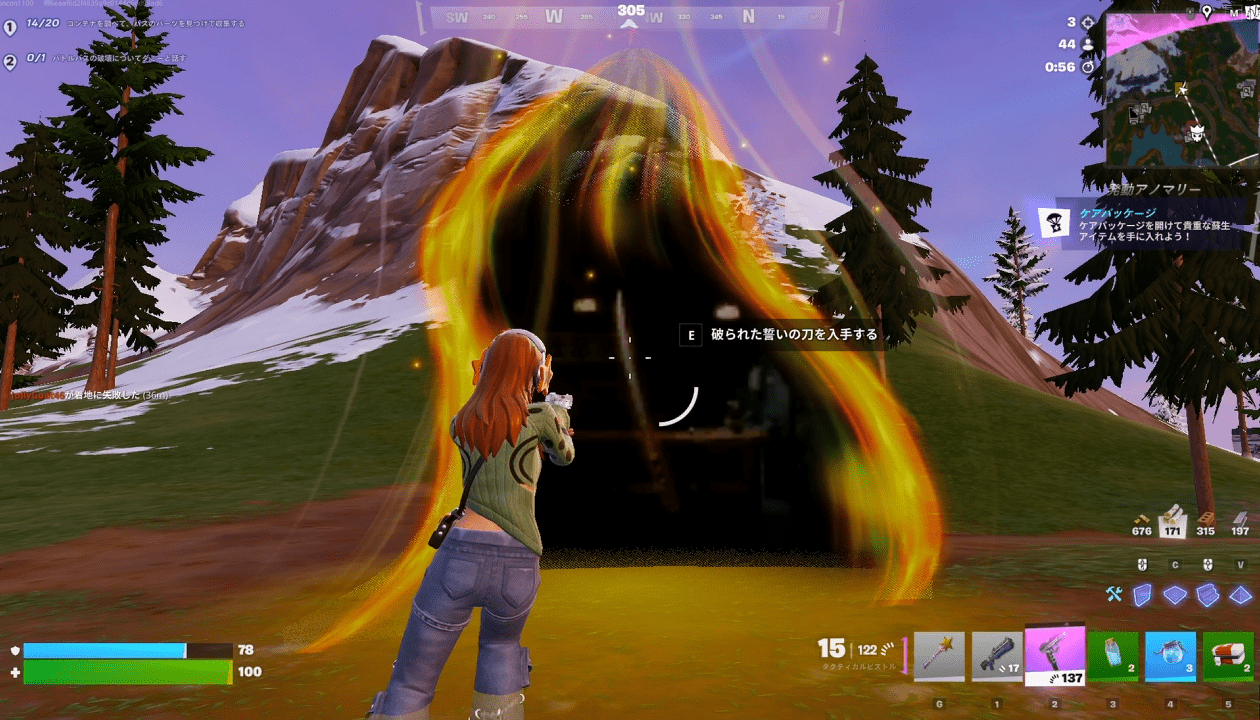Screen dimensions: 1260x720
Task: Toggle build mode with crossed tools icon
Action: click(x=1115, y=595)
